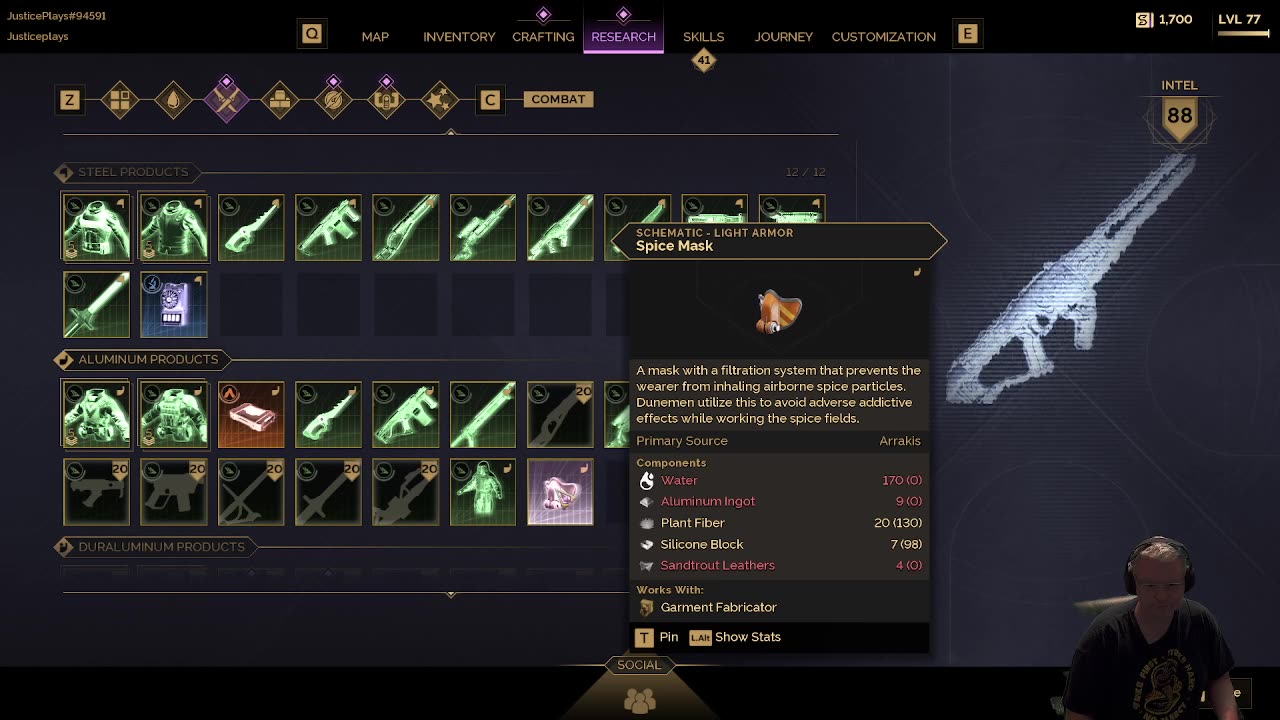Viewport: 1280px width, 720px height.
Task: Open the stacked bricks research category
Action: tap(280, 100)
